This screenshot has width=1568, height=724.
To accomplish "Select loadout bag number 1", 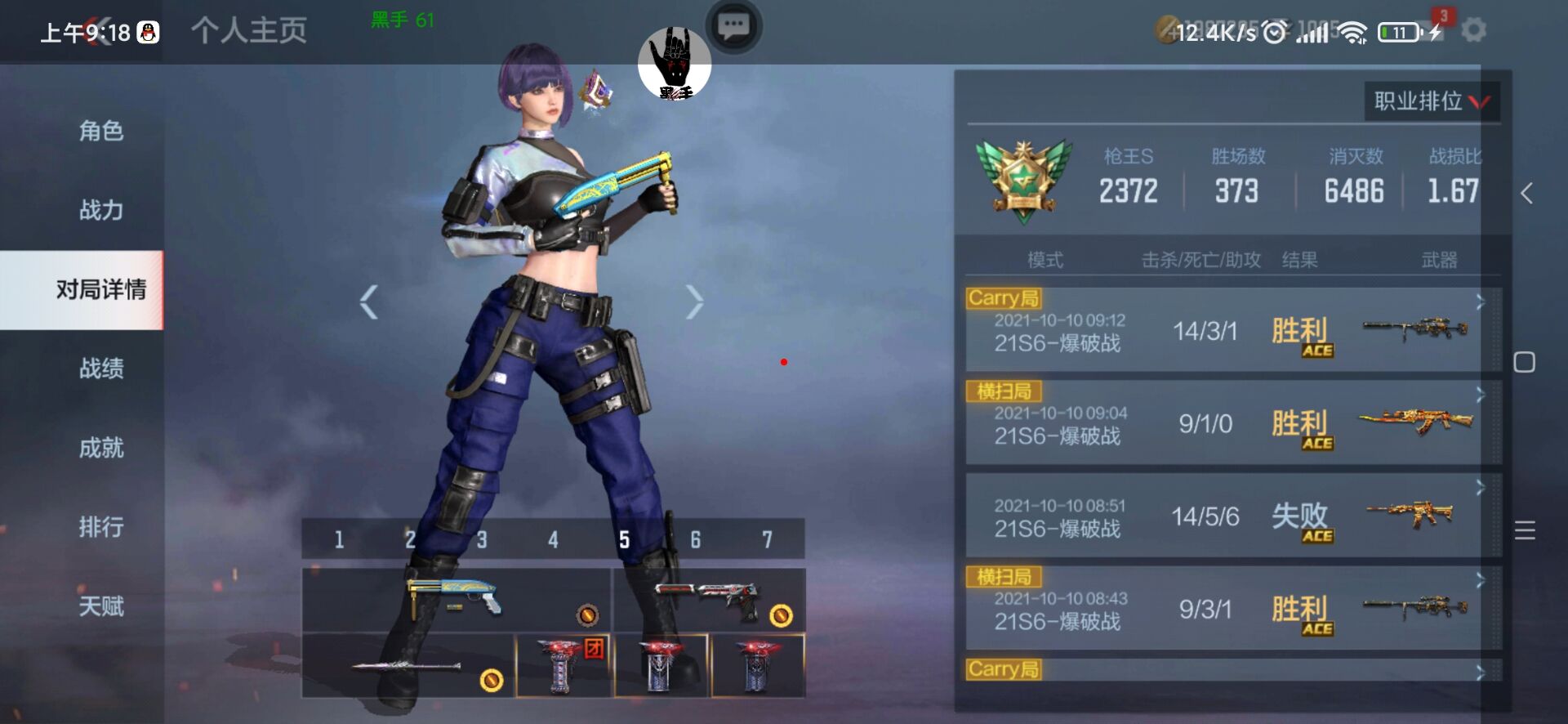I will 339,539.
